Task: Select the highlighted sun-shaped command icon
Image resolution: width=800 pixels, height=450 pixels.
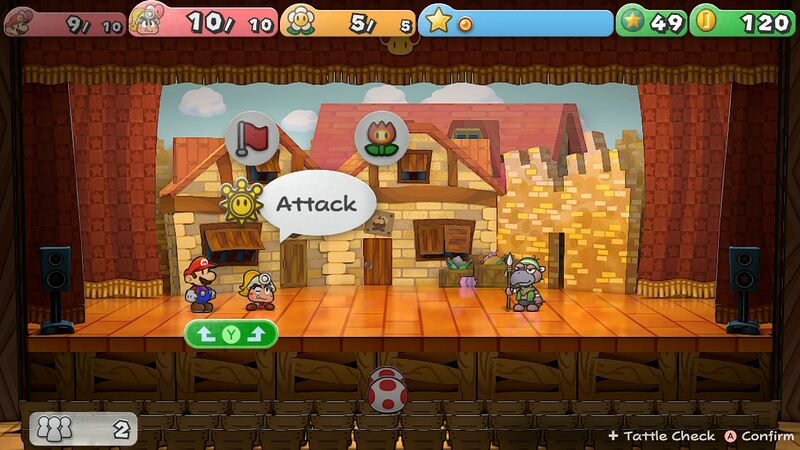Action: point(240,202)
